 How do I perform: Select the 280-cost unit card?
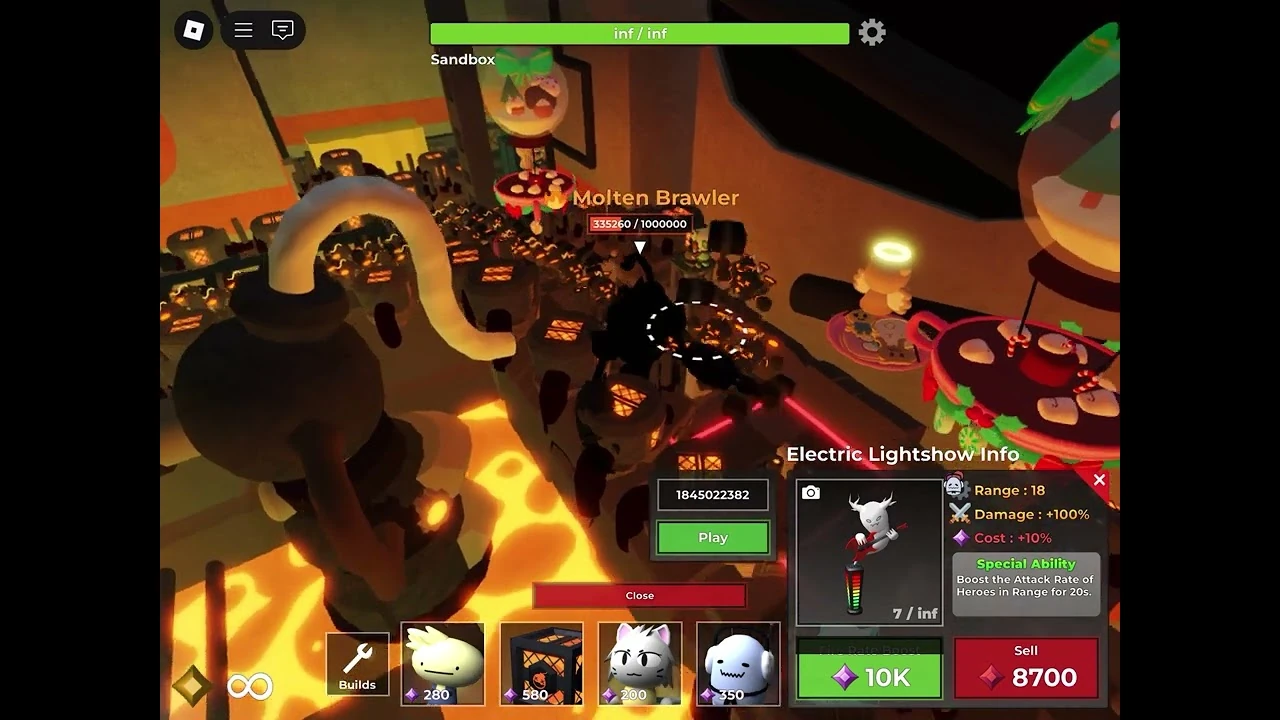pos(442,663)
